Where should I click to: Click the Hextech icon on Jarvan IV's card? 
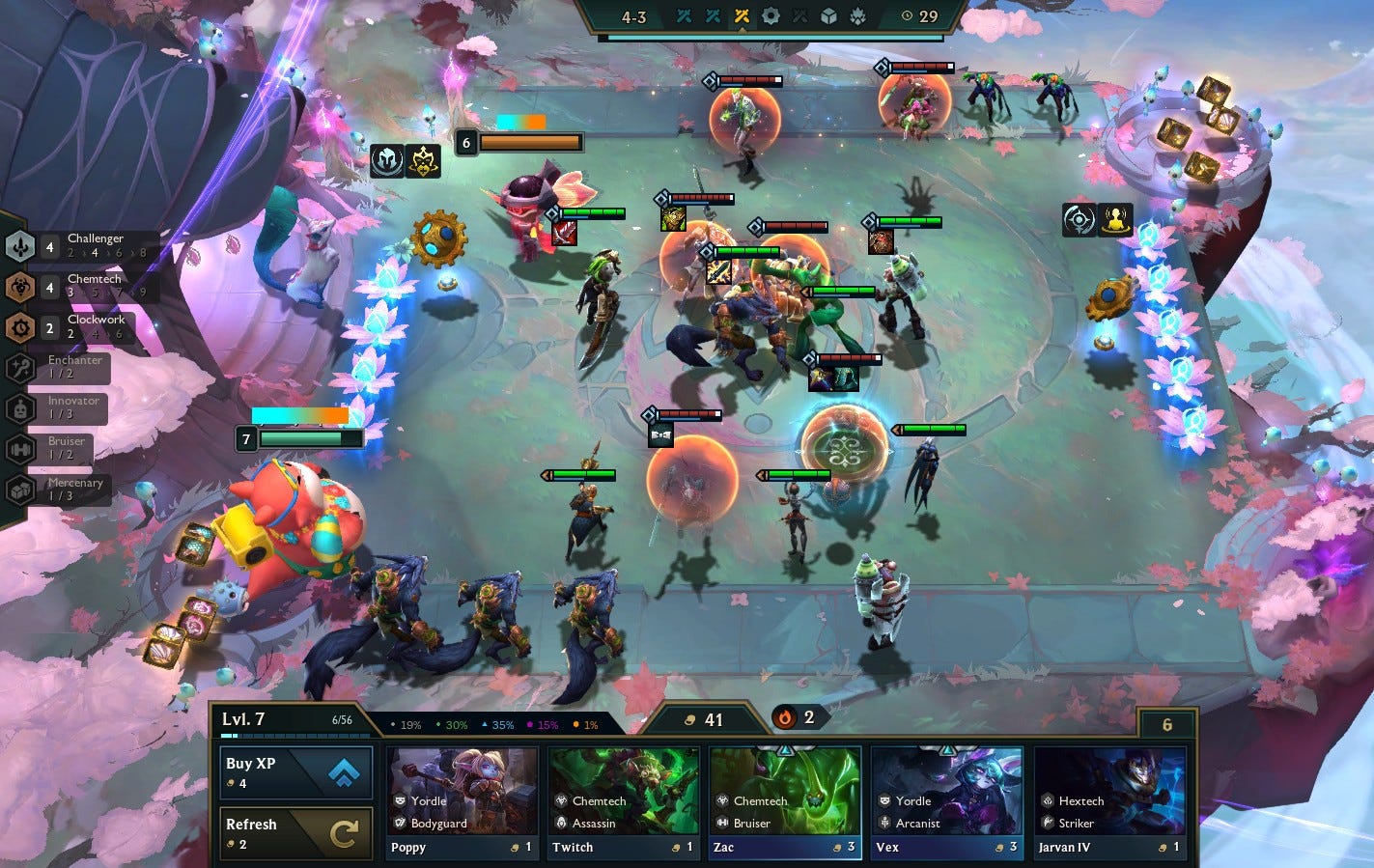[x=1046, y=800]
